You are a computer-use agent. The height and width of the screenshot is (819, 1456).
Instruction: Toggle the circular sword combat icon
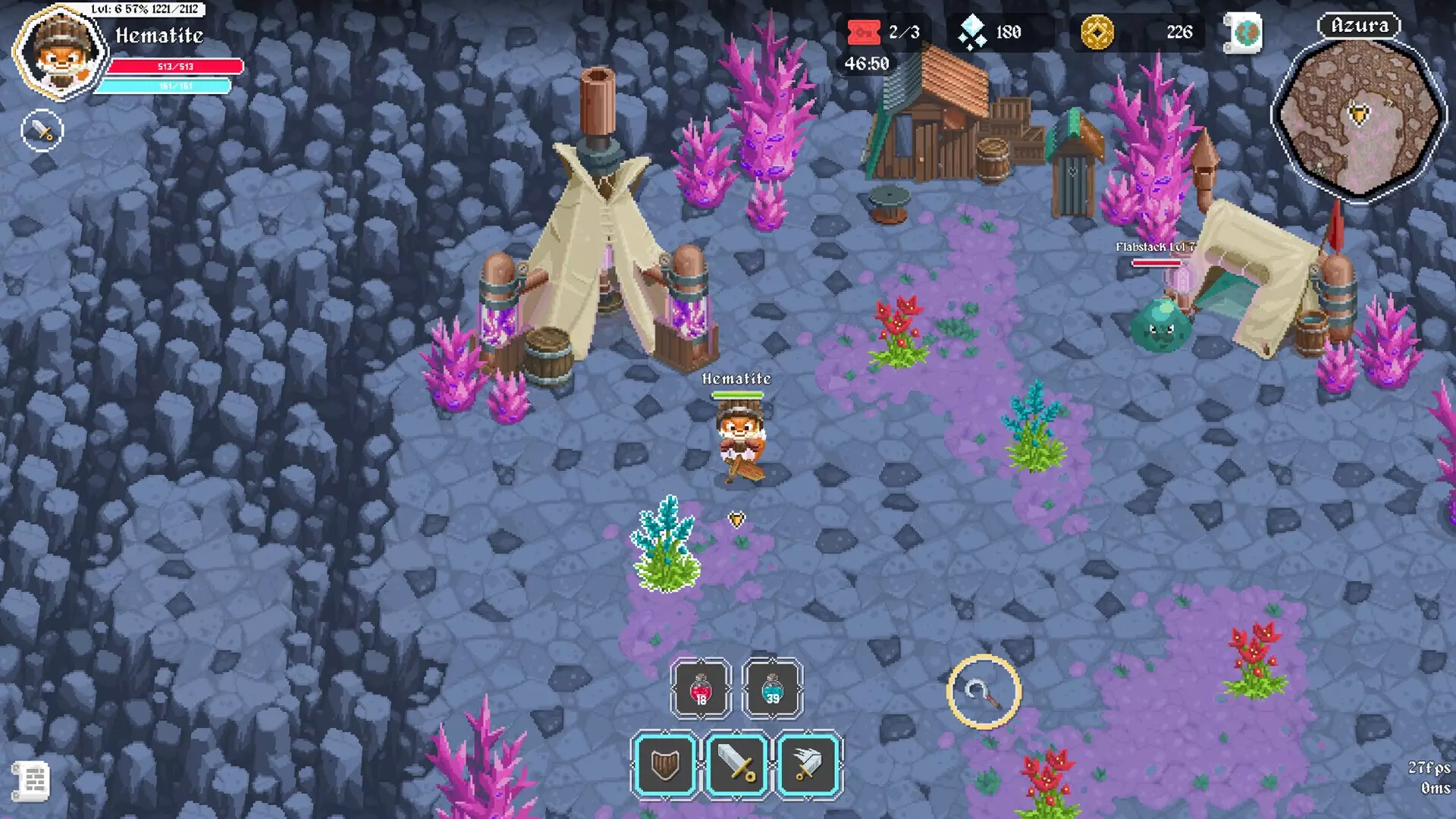(42, 131)
